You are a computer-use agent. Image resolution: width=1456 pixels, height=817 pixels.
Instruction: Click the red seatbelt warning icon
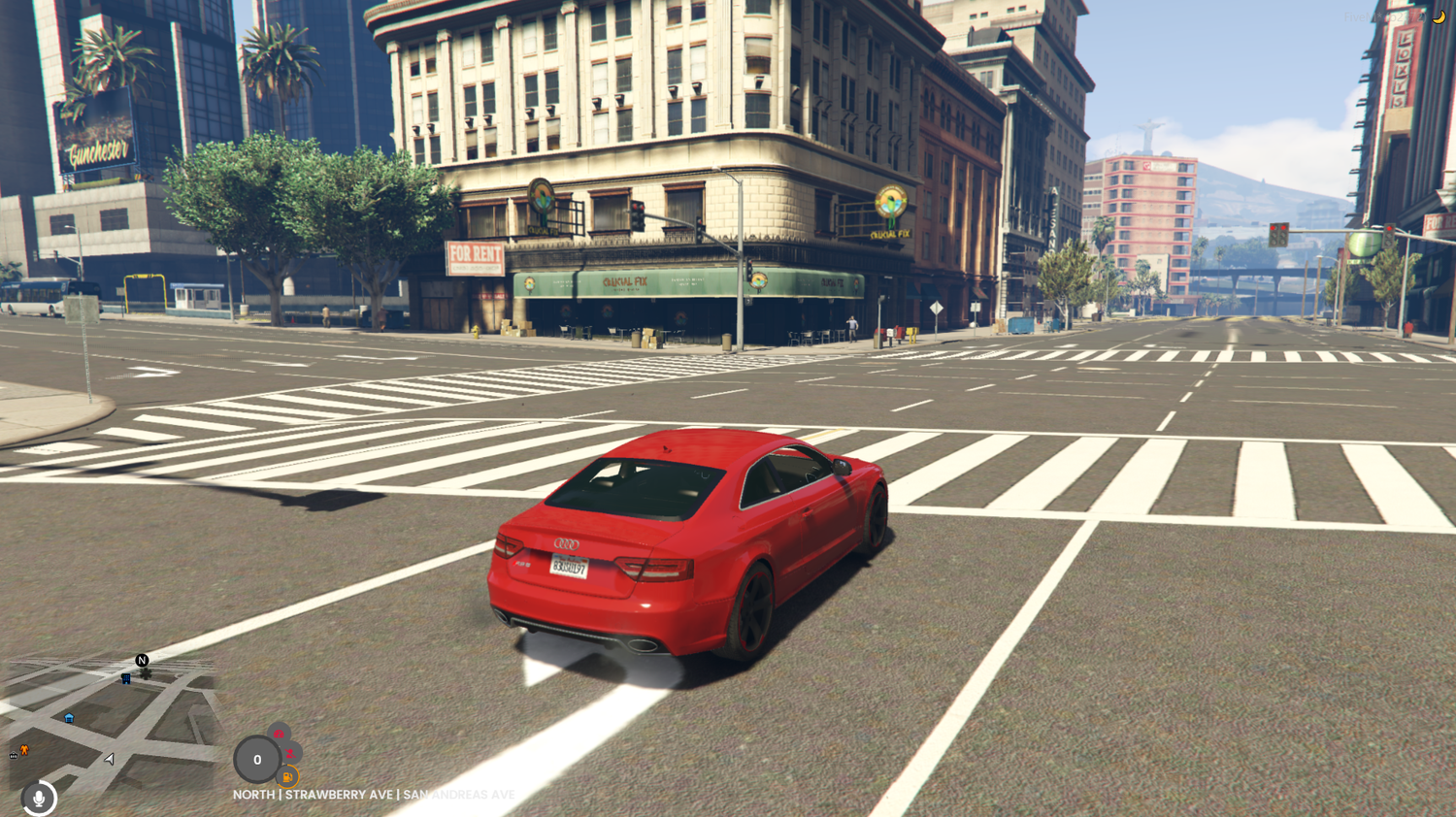(289, 753)
